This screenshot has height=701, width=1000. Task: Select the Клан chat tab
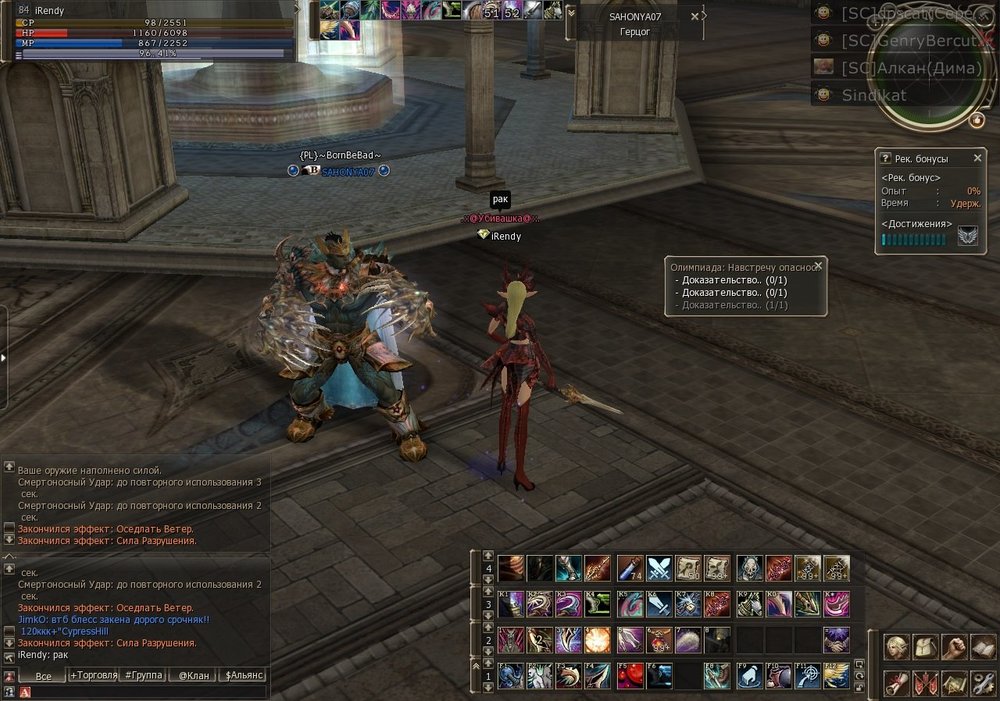click(x=193, y=676)
